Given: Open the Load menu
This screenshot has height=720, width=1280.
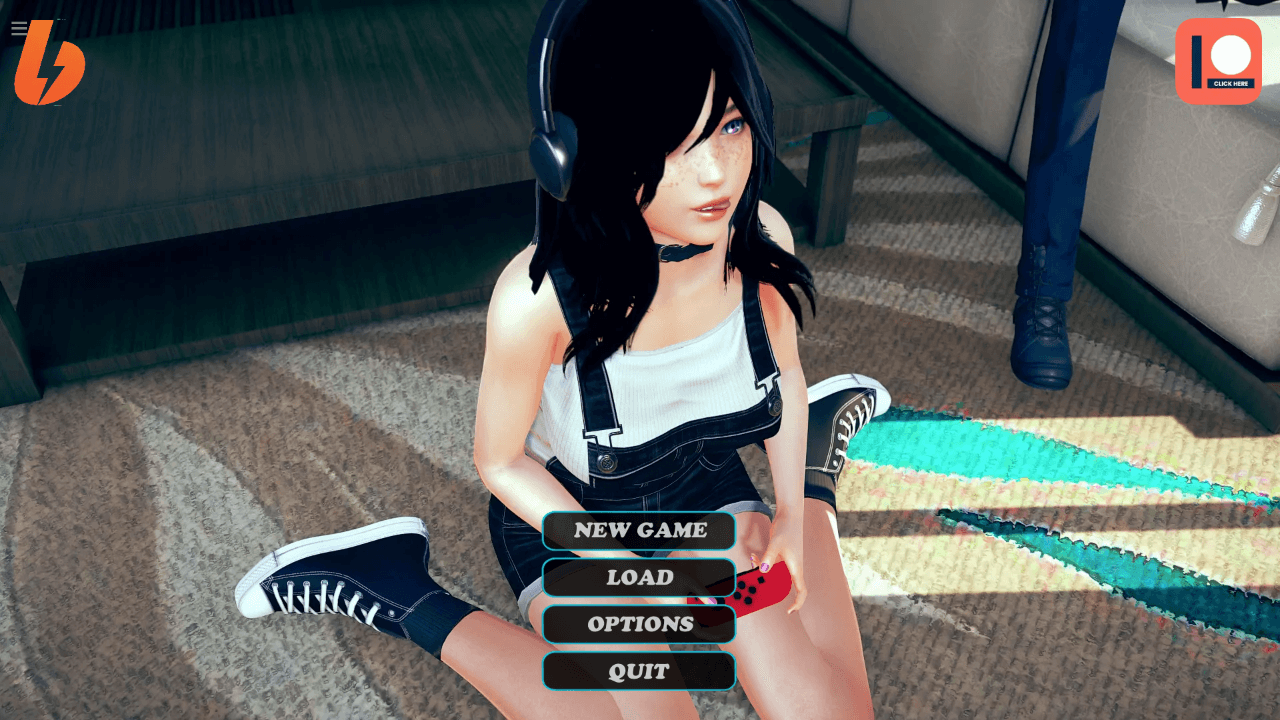Looking at the screenshot, I should point(639,577).
